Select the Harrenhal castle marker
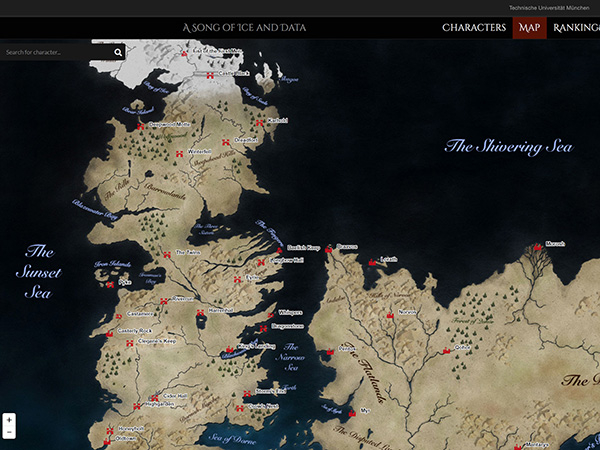Image resolution: width=600 pixels, height=450 pixels. pos(199,311)
